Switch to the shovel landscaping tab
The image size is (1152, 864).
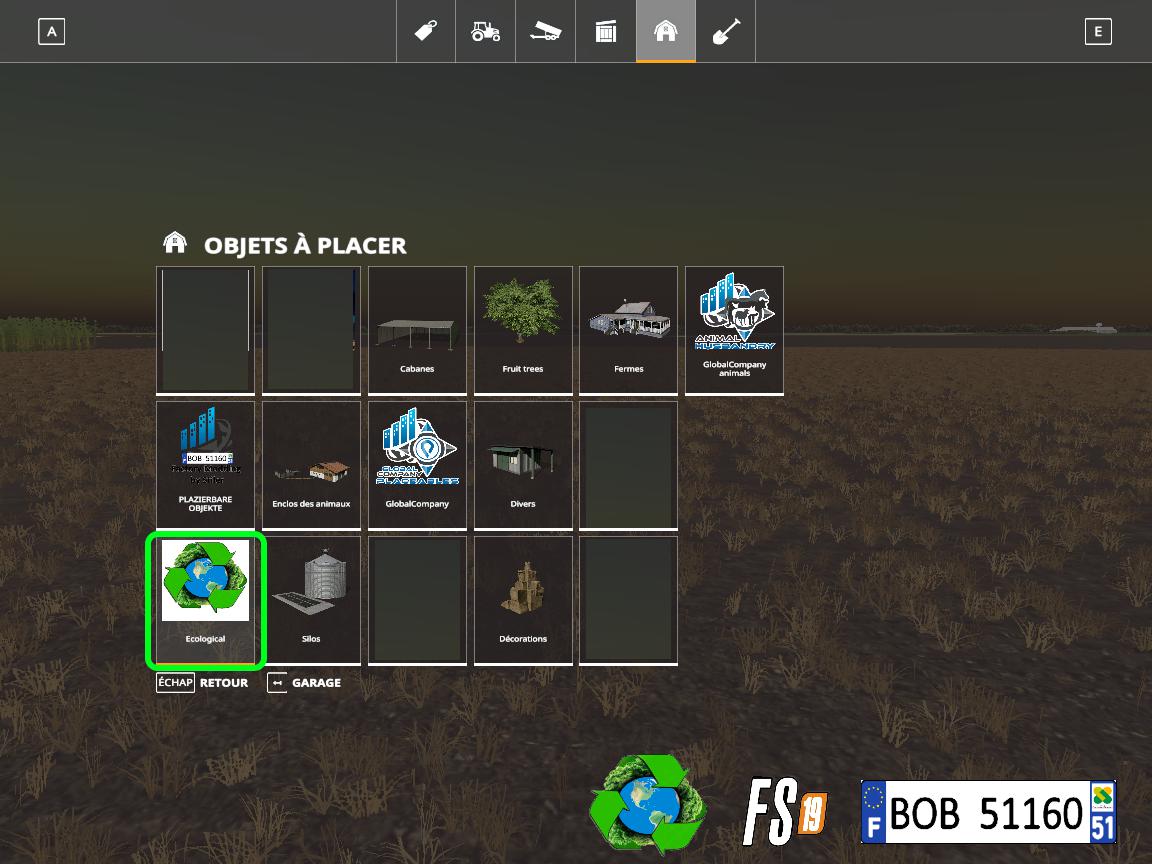tap(726, 32)
